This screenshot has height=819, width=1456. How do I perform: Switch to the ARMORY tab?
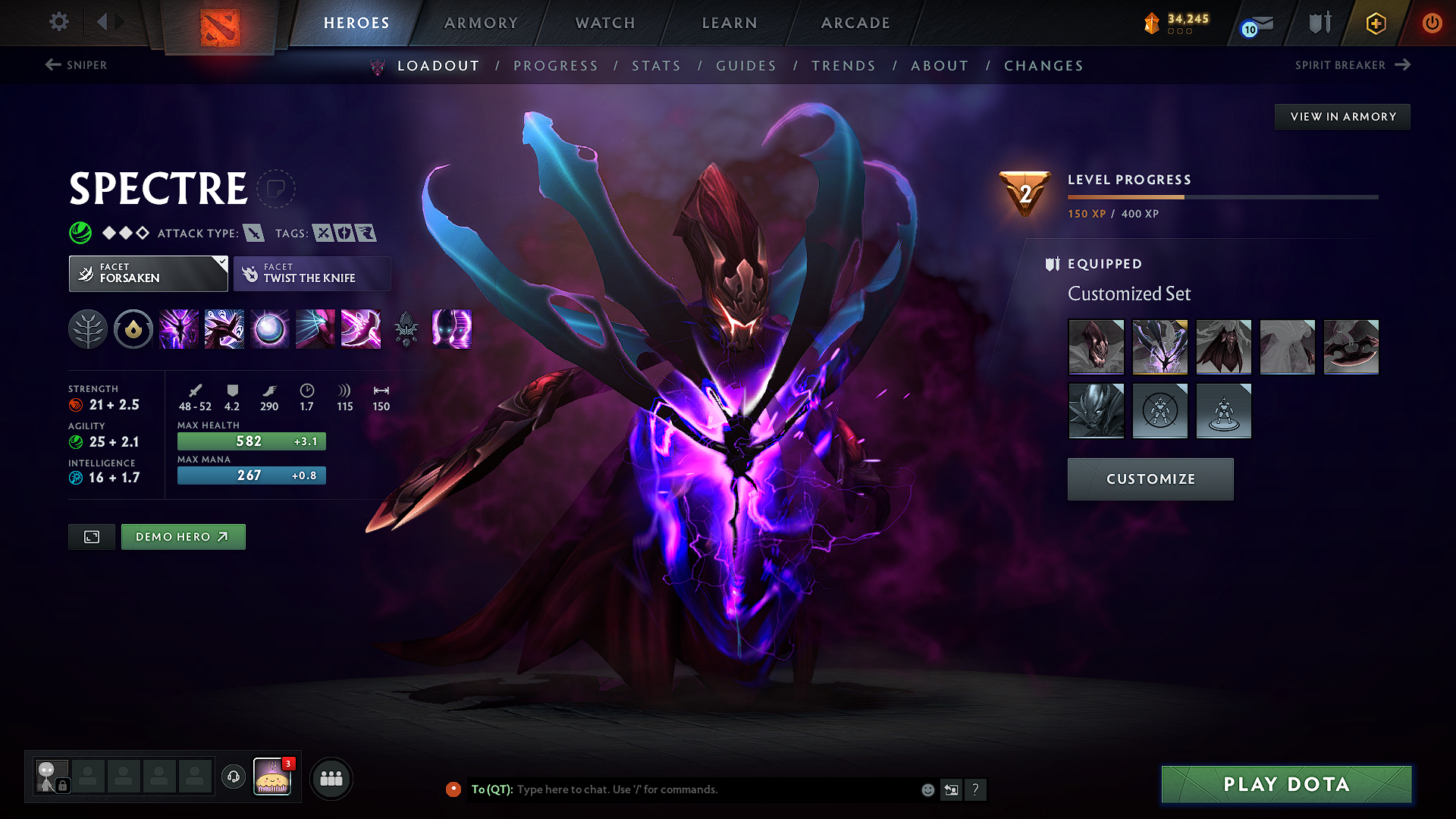(481, 23)
